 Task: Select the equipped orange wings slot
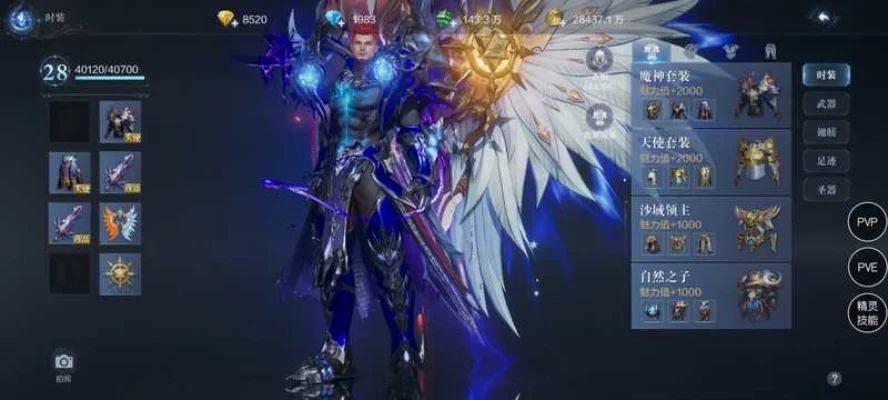(120, 223)
